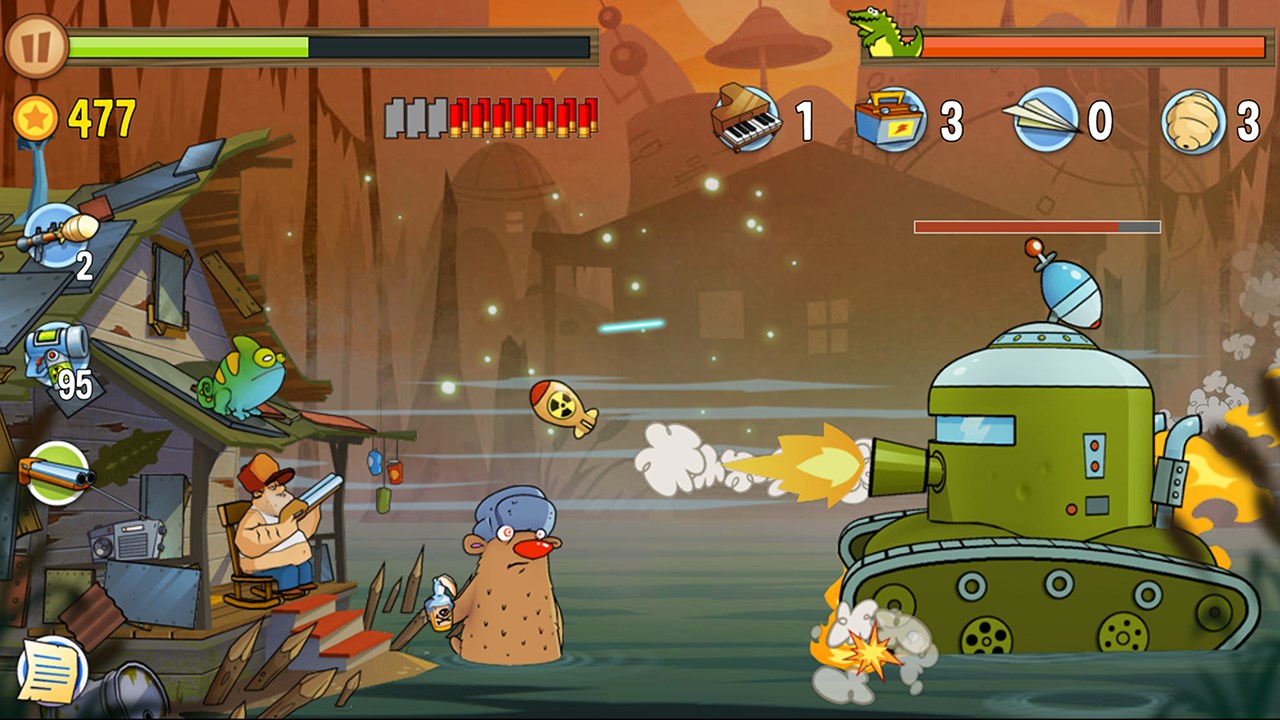Open the notes paper icon
1280x720 pixels.
(x=51, y=670)
